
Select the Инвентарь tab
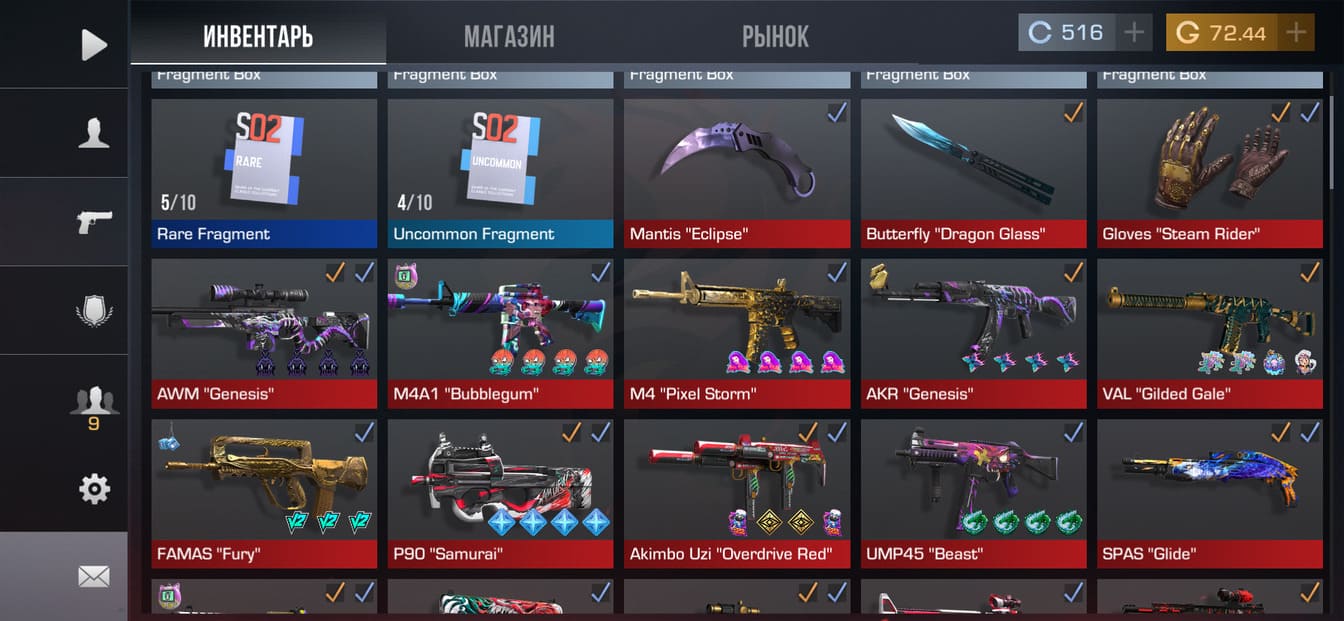[x=258, y=37]
